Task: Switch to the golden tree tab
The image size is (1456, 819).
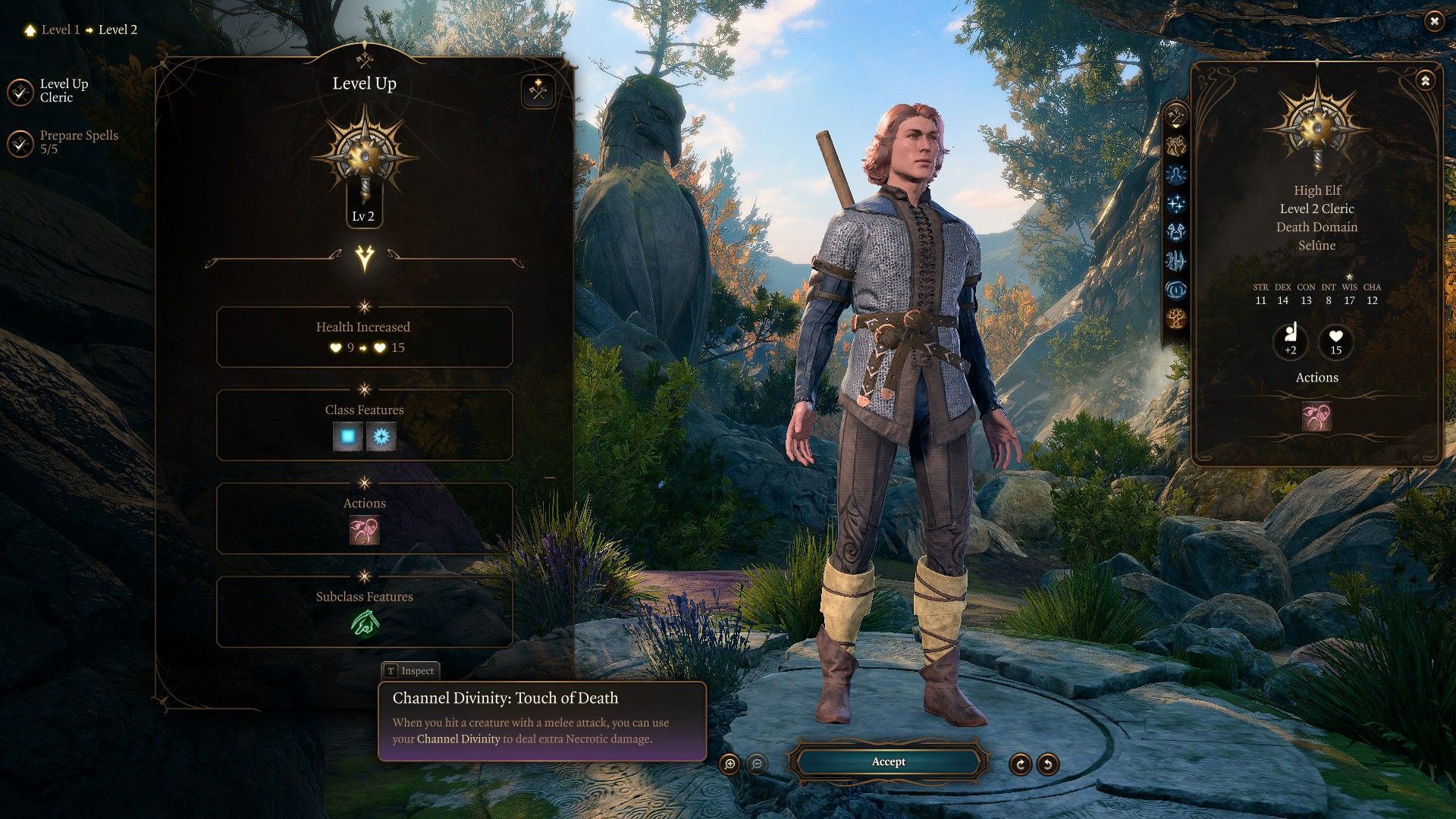Action: tap(1176, 318)
